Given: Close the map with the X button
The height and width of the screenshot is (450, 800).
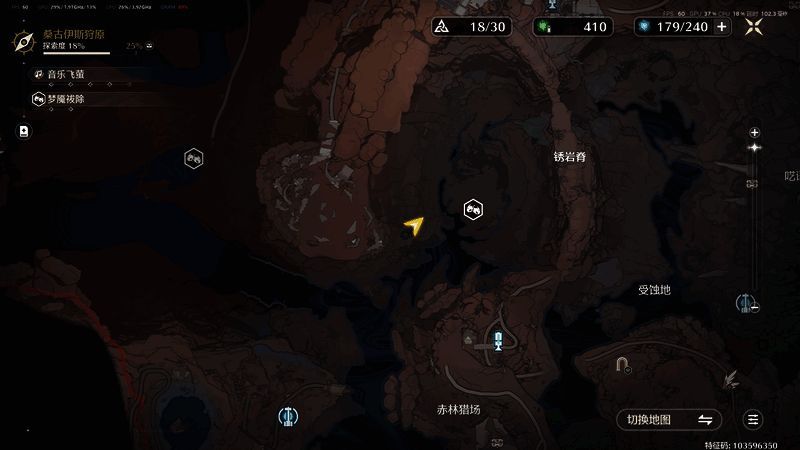Looking at the screenshot, I should [x=756, y=27].
